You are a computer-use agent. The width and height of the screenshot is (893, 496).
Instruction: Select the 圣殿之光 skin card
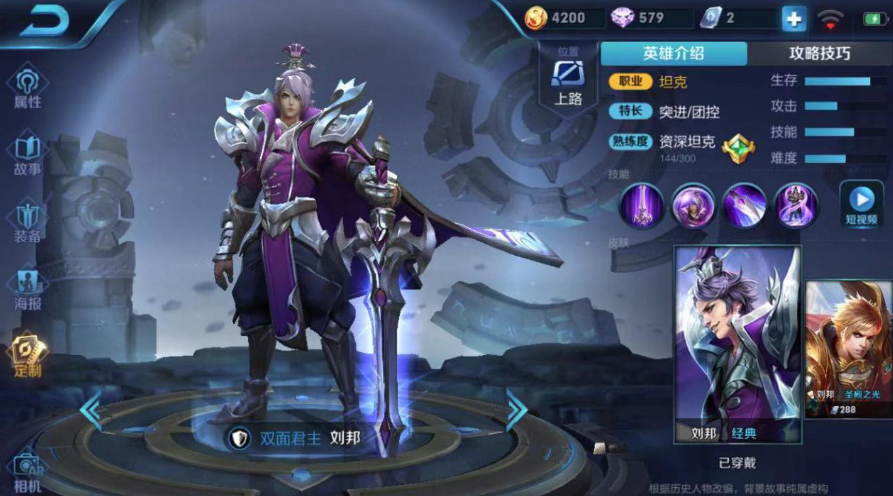[x=849, y=346]
